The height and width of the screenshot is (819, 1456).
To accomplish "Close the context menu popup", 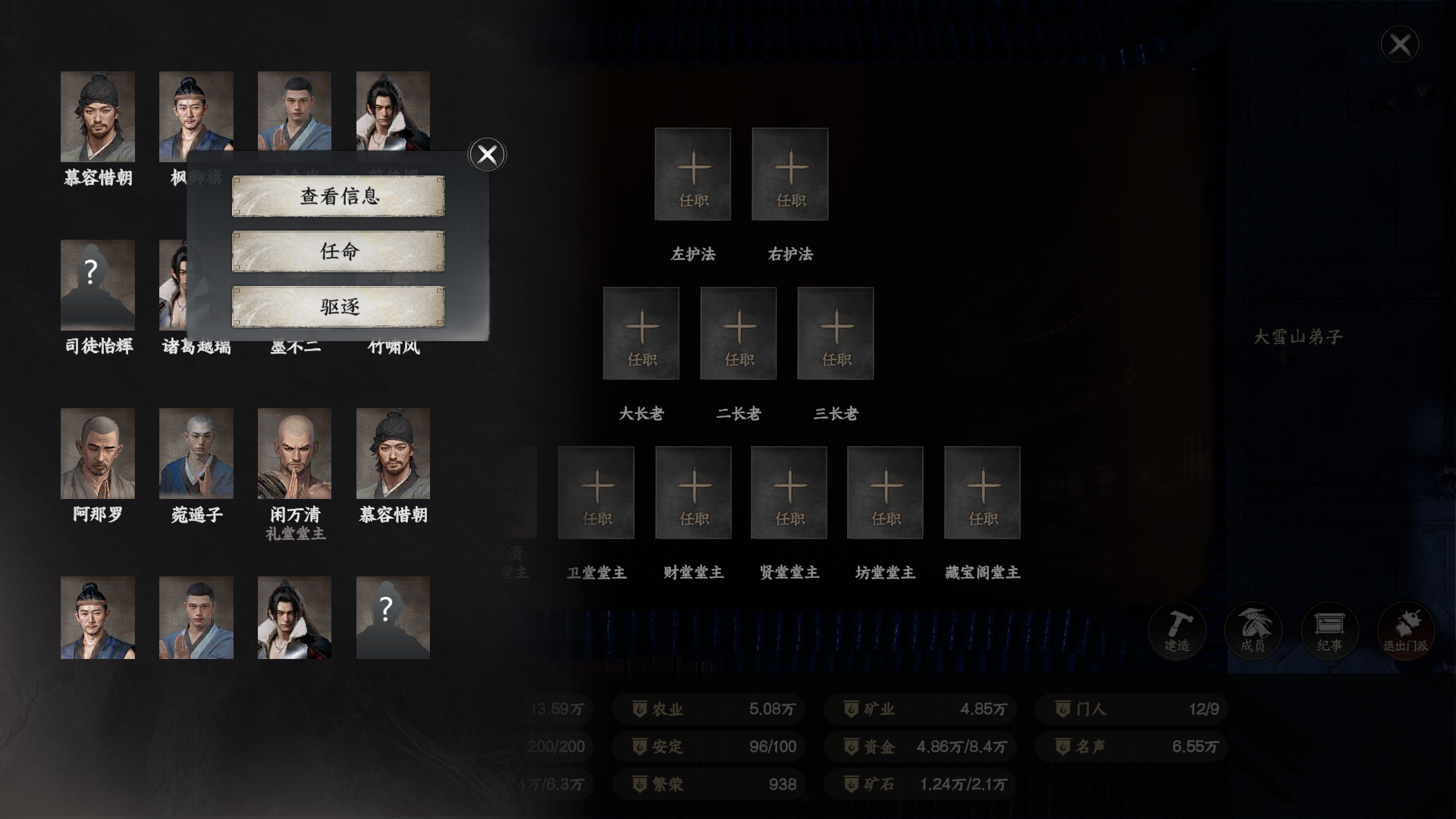I will coord(486,154).
